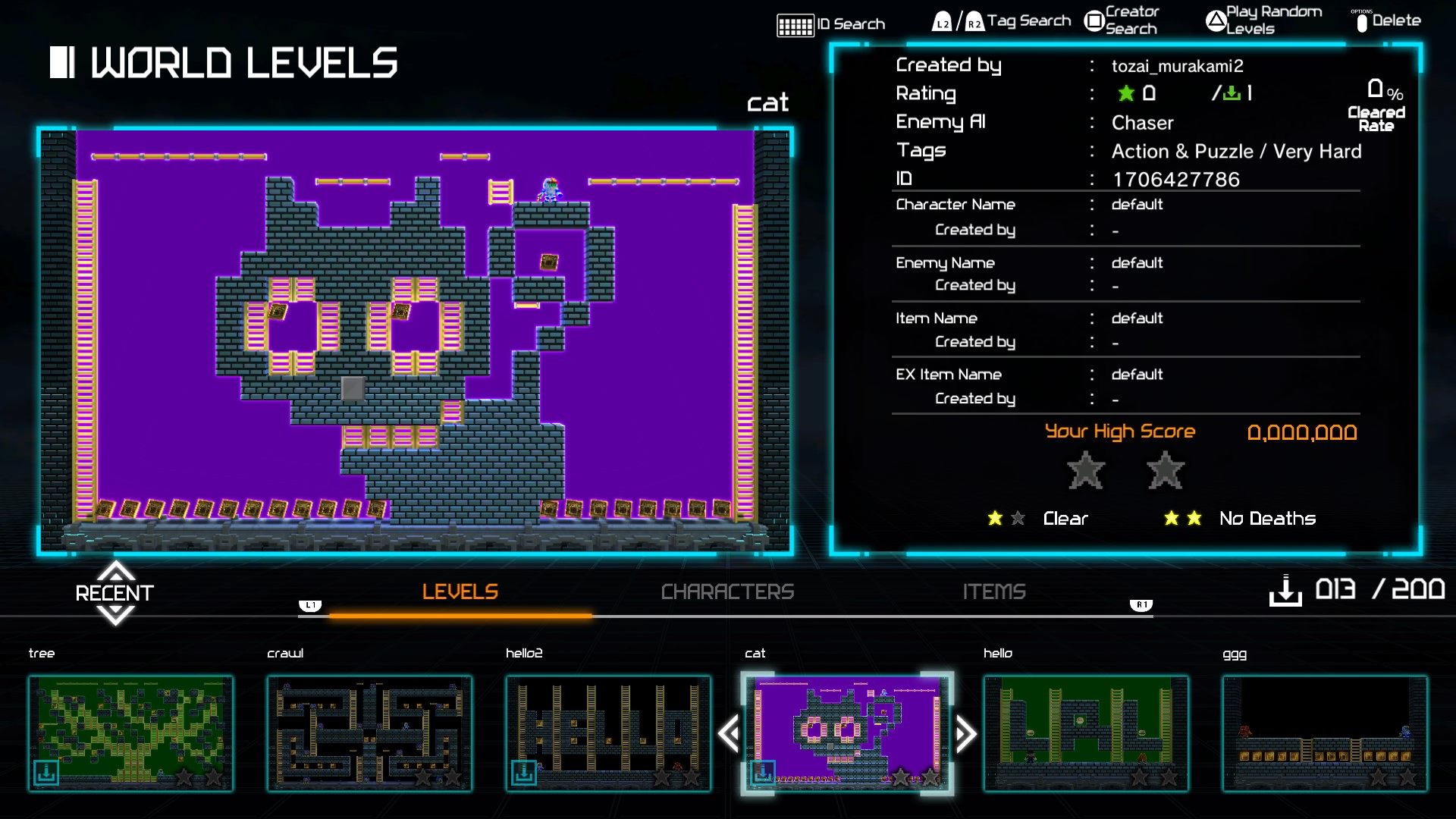1456x819 pixels.
Task: Open the 'hello' level thumbnail
Action: (1086, 733)
